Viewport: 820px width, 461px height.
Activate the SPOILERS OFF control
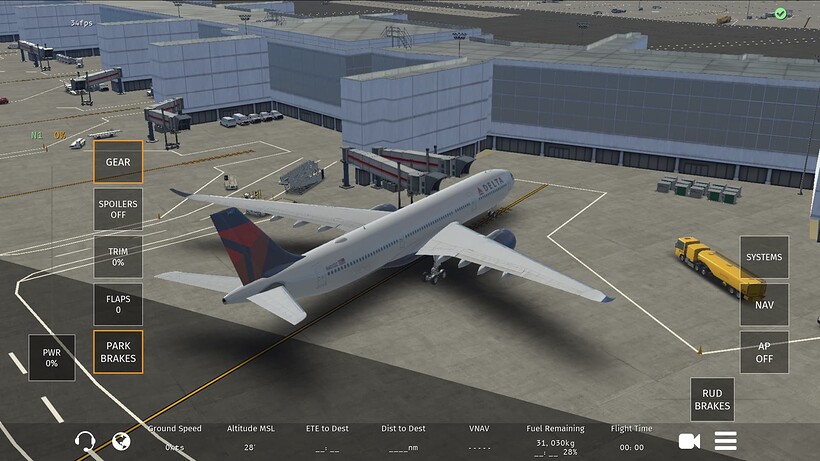[x=118, y=208]
